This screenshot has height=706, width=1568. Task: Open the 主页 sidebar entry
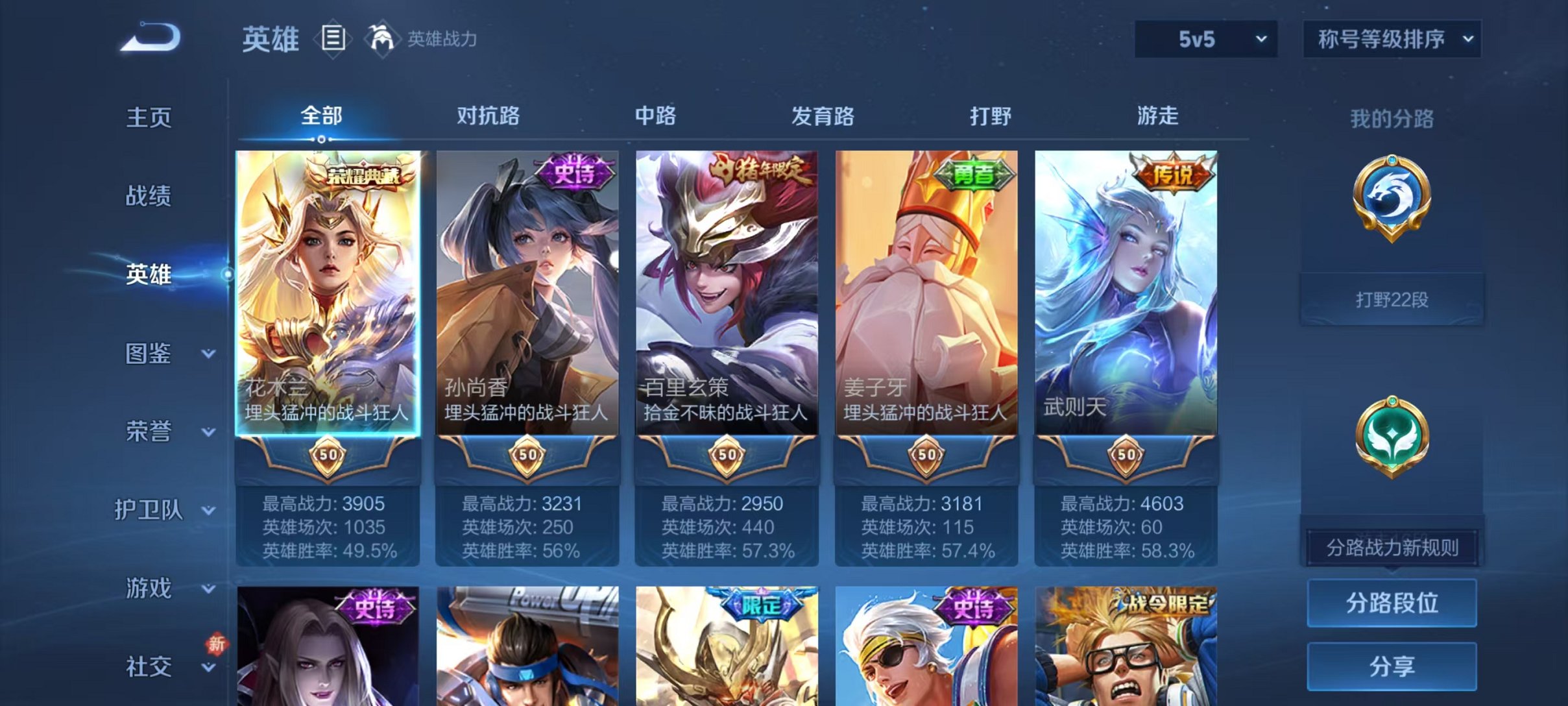pos(148,117)
